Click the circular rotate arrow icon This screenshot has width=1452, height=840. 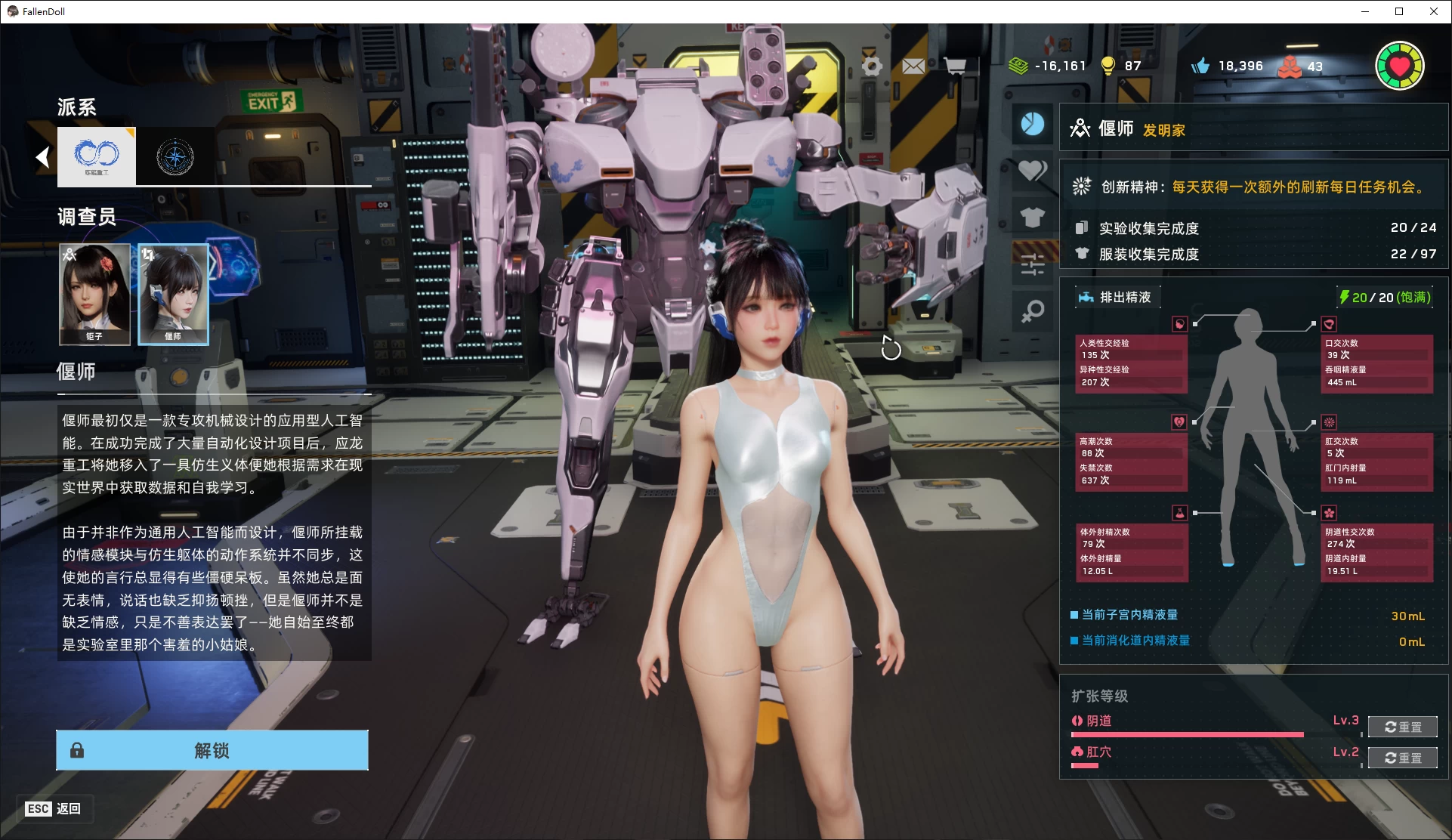(x=891, y=348)
